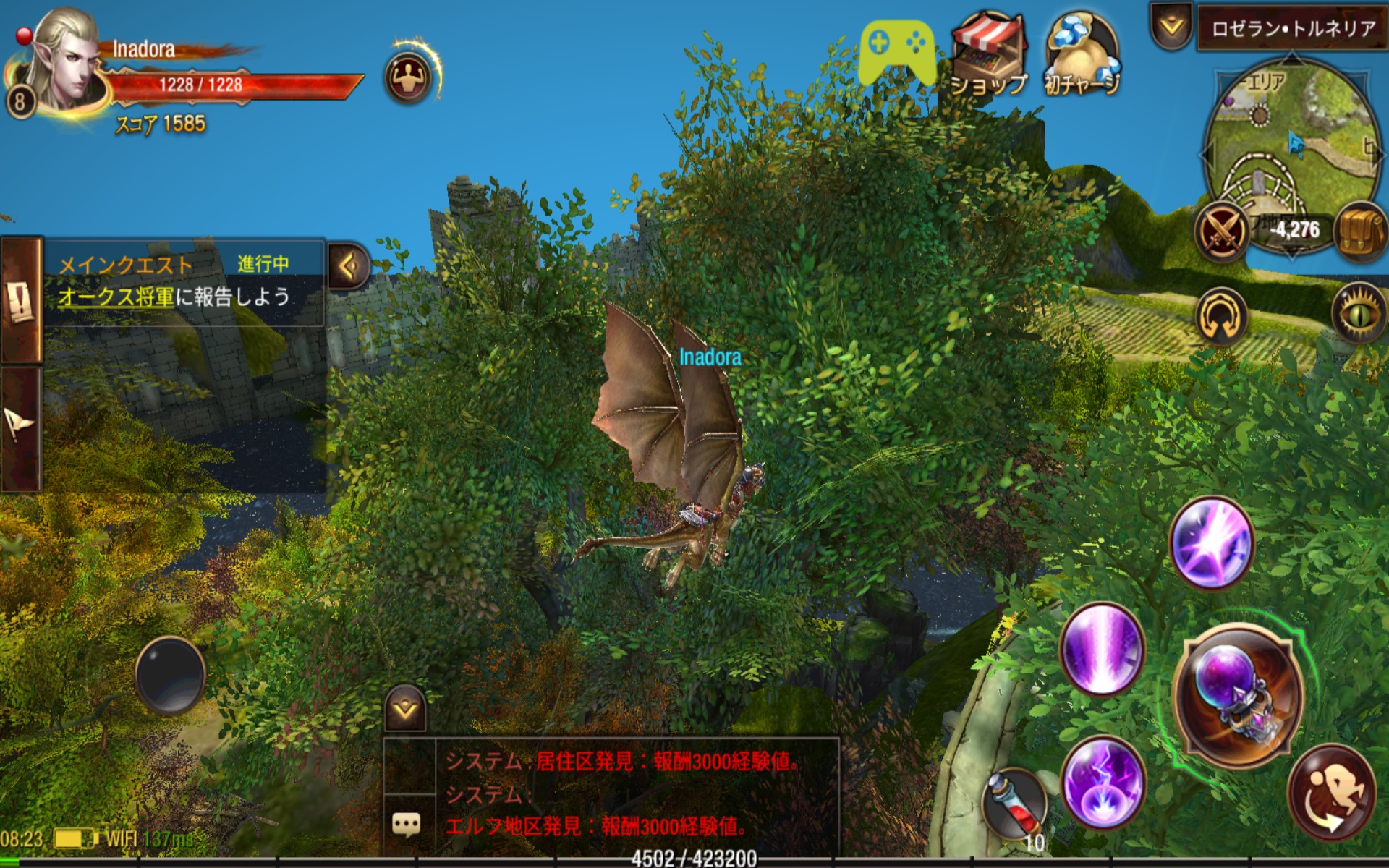This screenshot has height=868, width=1389.
Task: Cast the purple star burst skill
Action: (1211, 542)
